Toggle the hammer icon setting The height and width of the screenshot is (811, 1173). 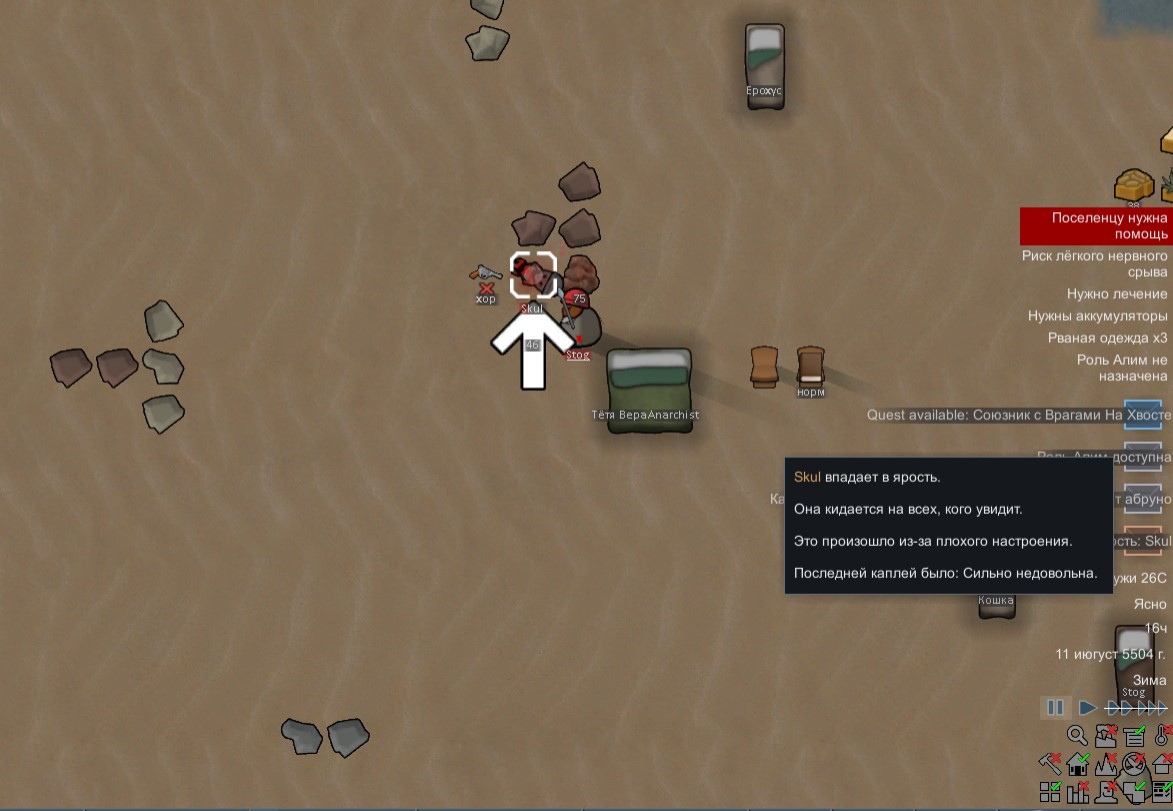pos(1050,765)
